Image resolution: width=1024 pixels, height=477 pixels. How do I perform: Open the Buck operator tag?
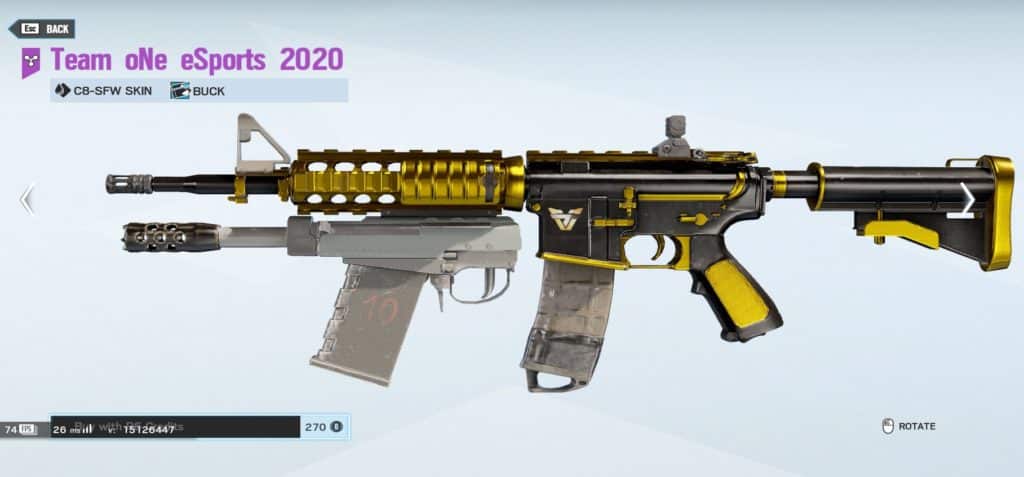(x=198, y=91)
